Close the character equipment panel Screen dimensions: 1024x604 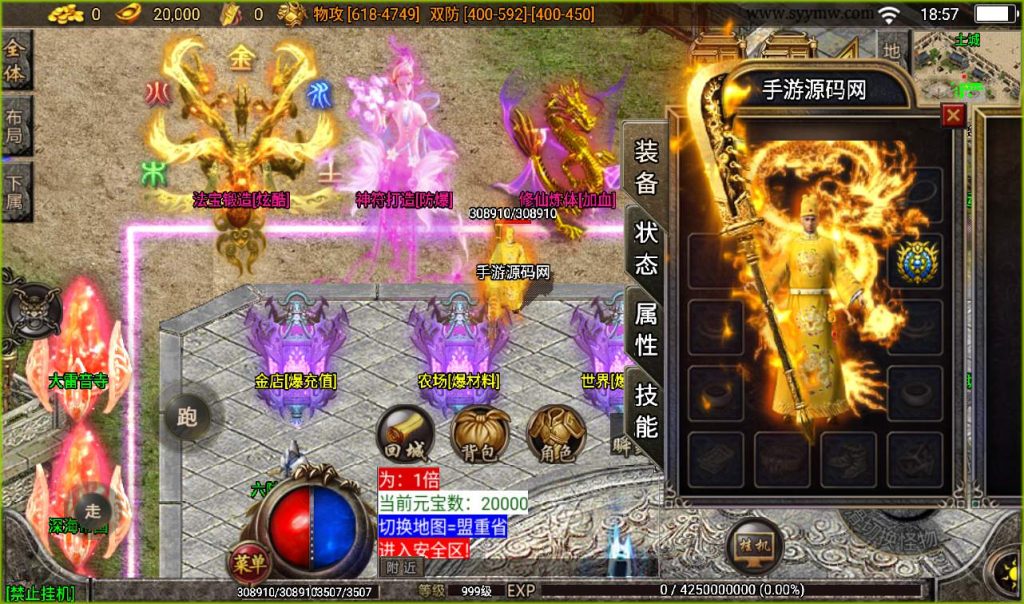pyautogui.click(x=954, y=115)
